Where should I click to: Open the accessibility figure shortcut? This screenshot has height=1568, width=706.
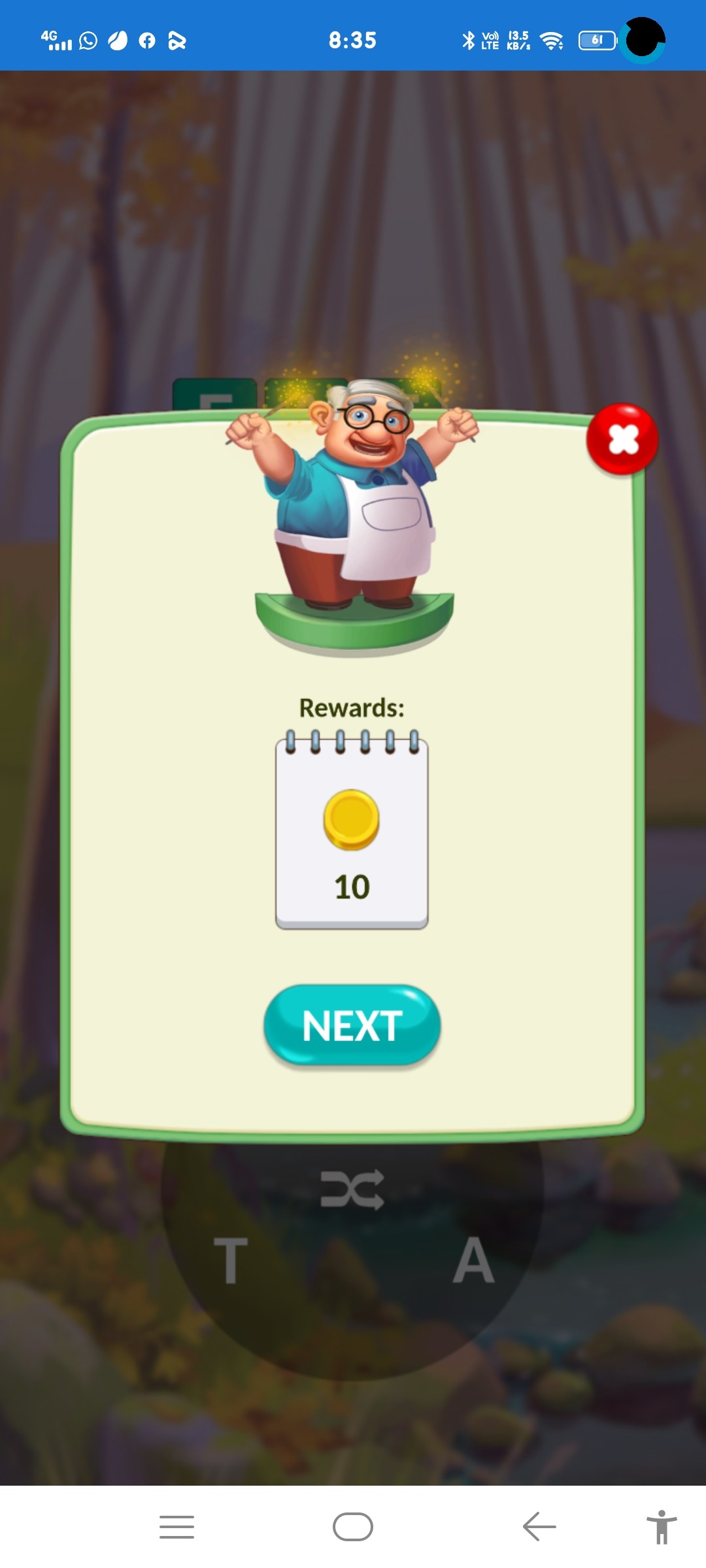(662, 1527)
